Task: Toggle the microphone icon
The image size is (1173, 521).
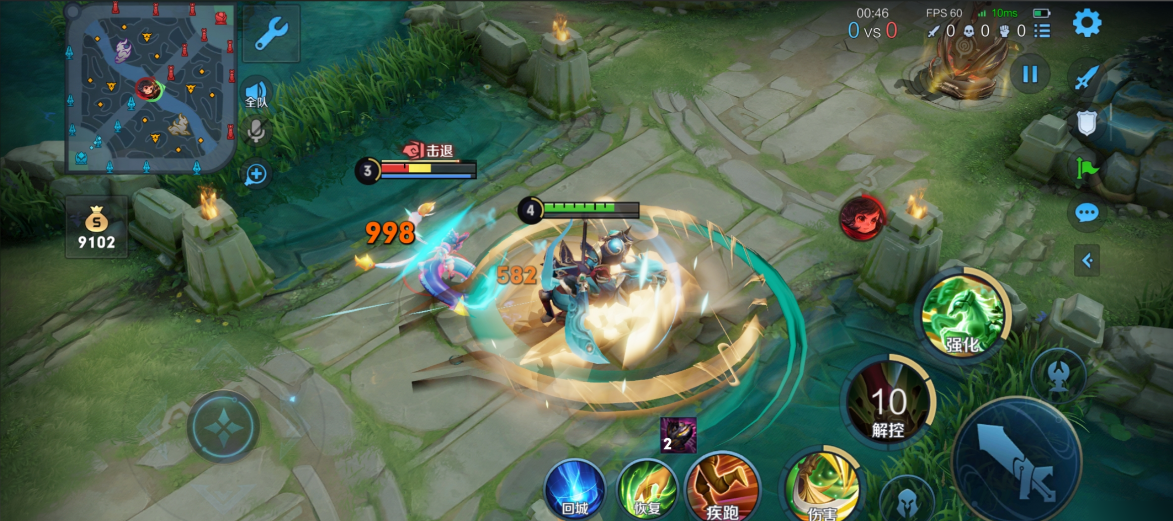Action: [257, 131]
